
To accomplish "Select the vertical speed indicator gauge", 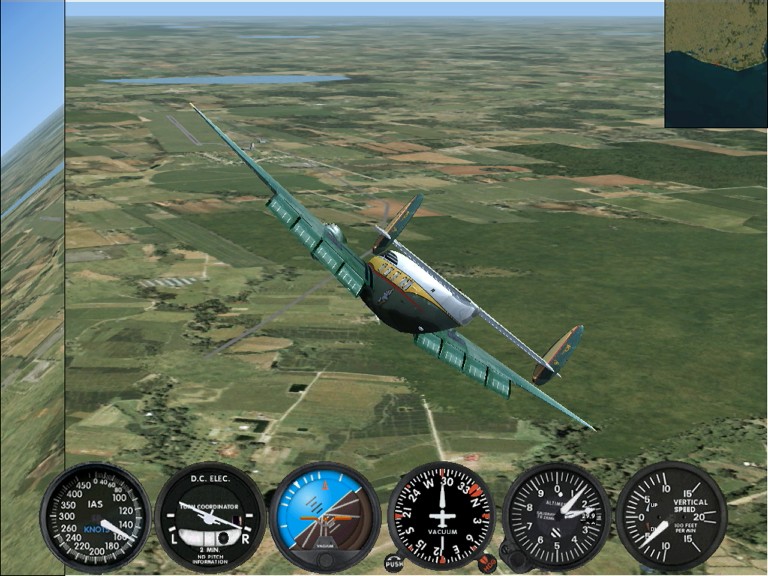I will tap(671, 515).
